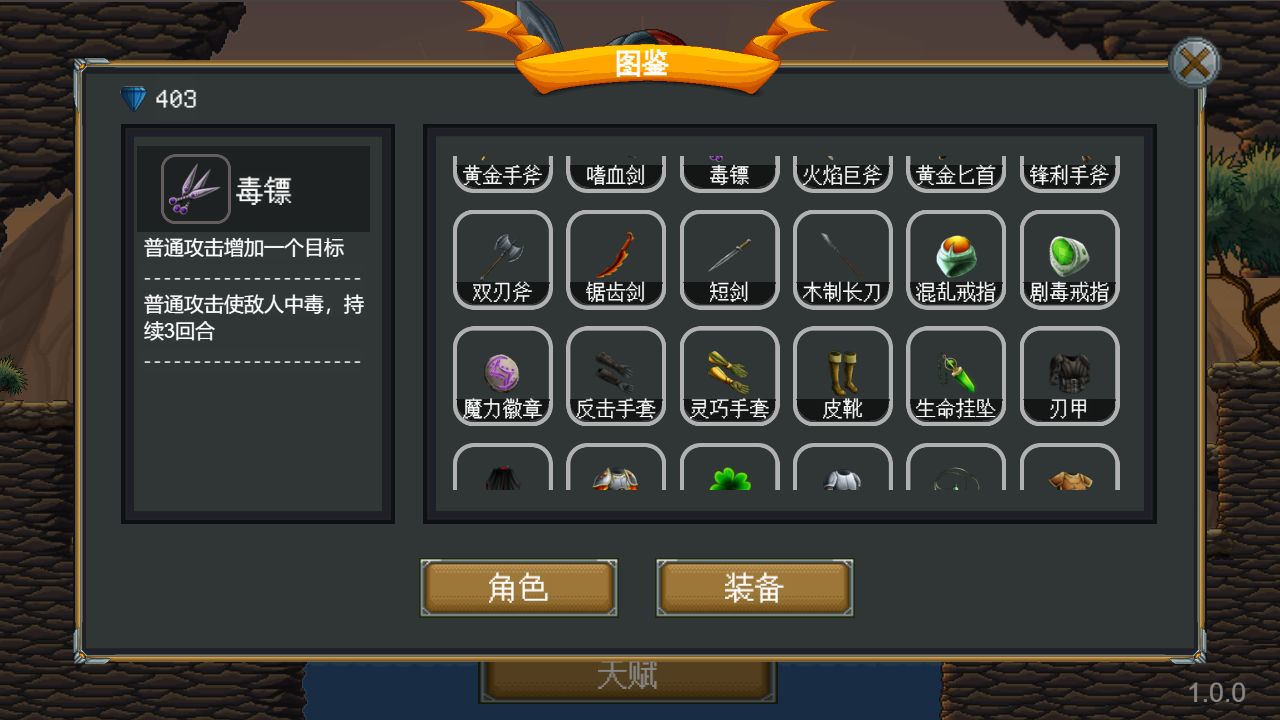Select the 生命挂坠 pendant icon
Viewport: 1280px width, 720px height.
click(x=955, y=375)
